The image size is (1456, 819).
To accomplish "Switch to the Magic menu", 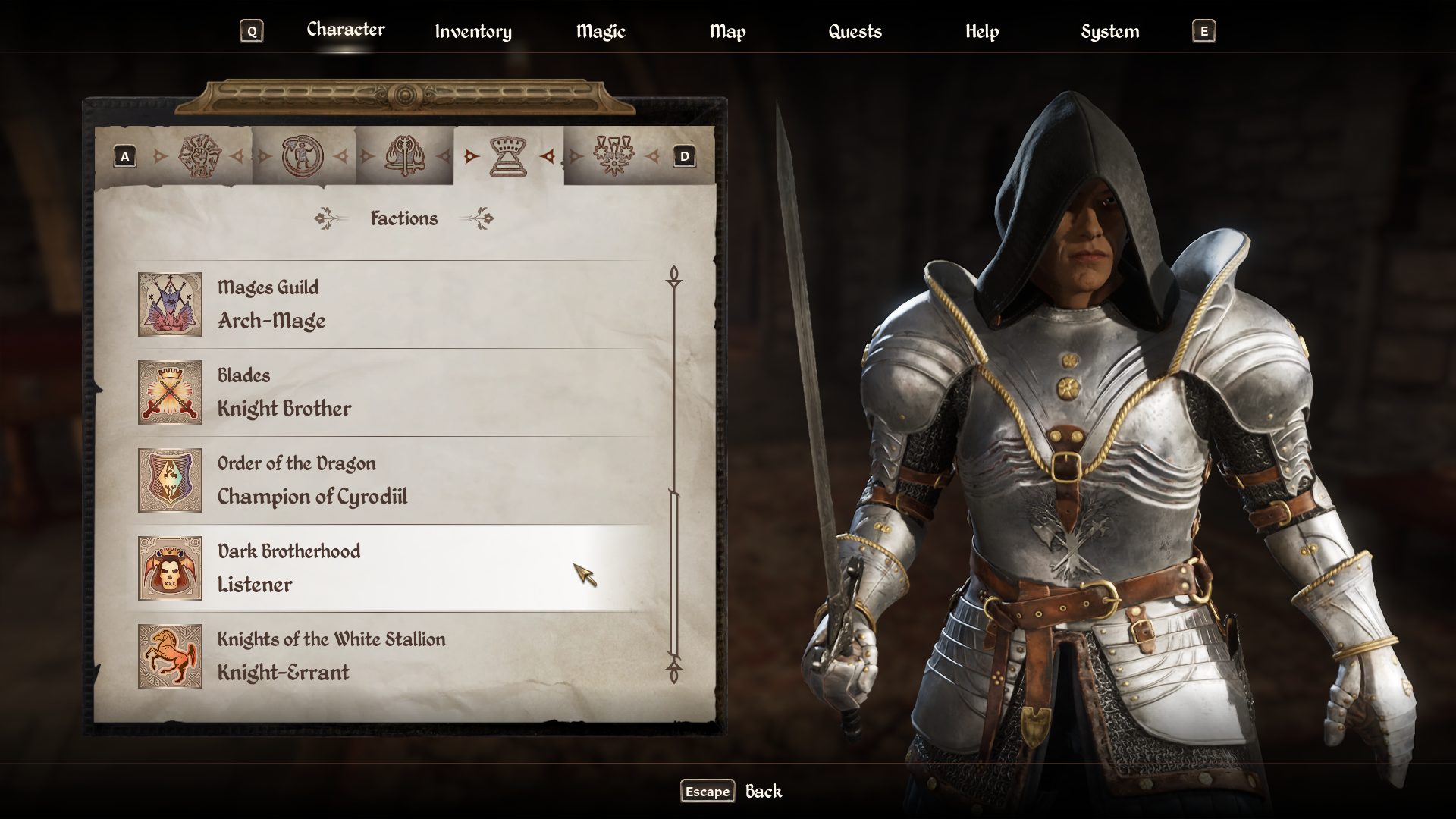I will pos(600,31).
